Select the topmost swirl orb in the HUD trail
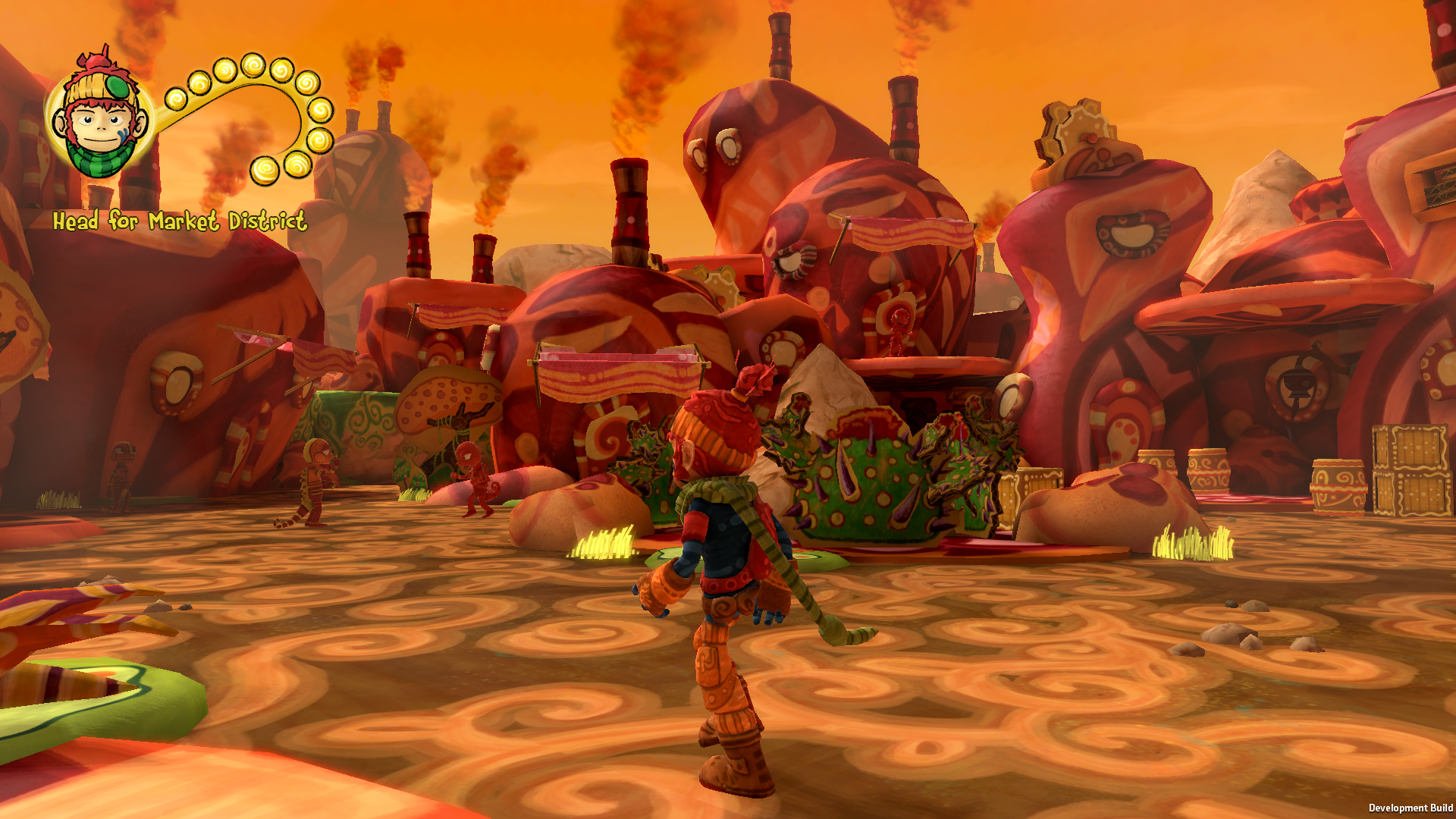 [x=254, y=67]
